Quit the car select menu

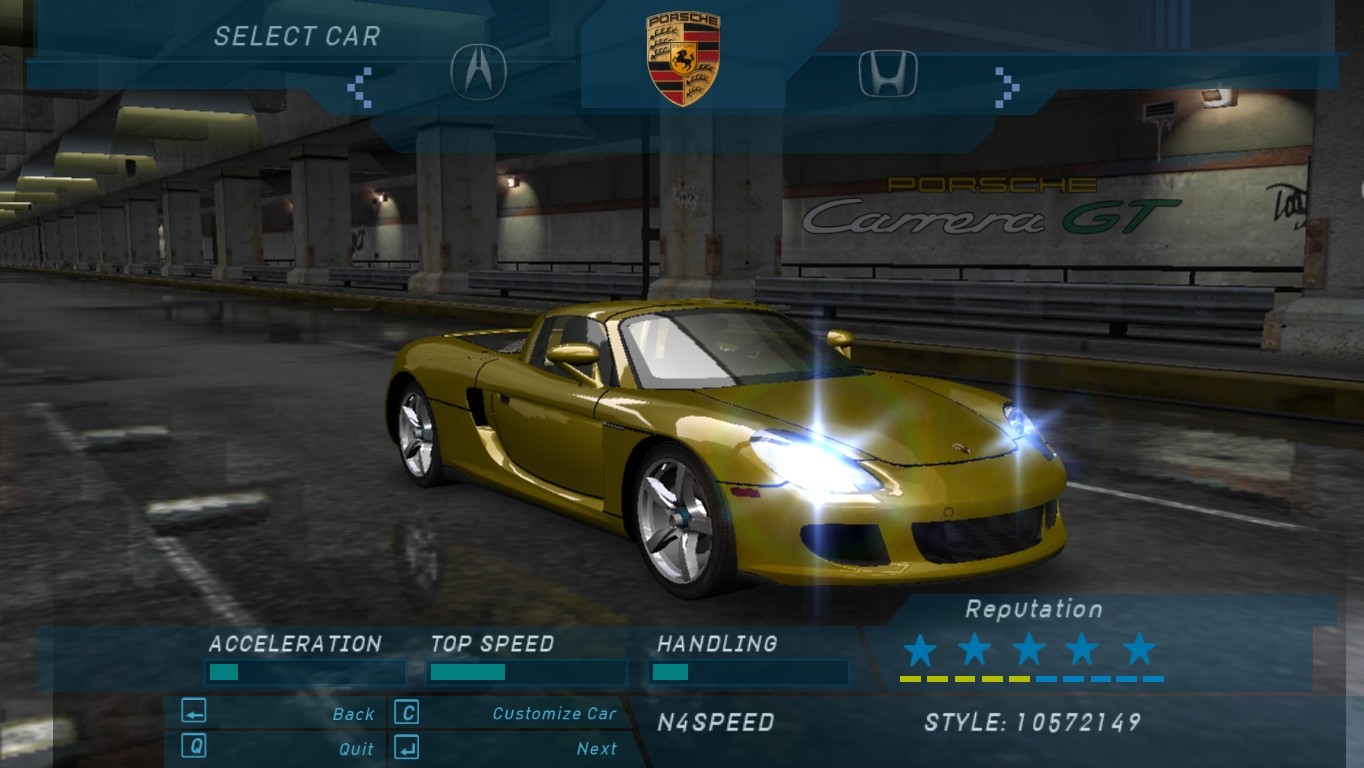356,748
